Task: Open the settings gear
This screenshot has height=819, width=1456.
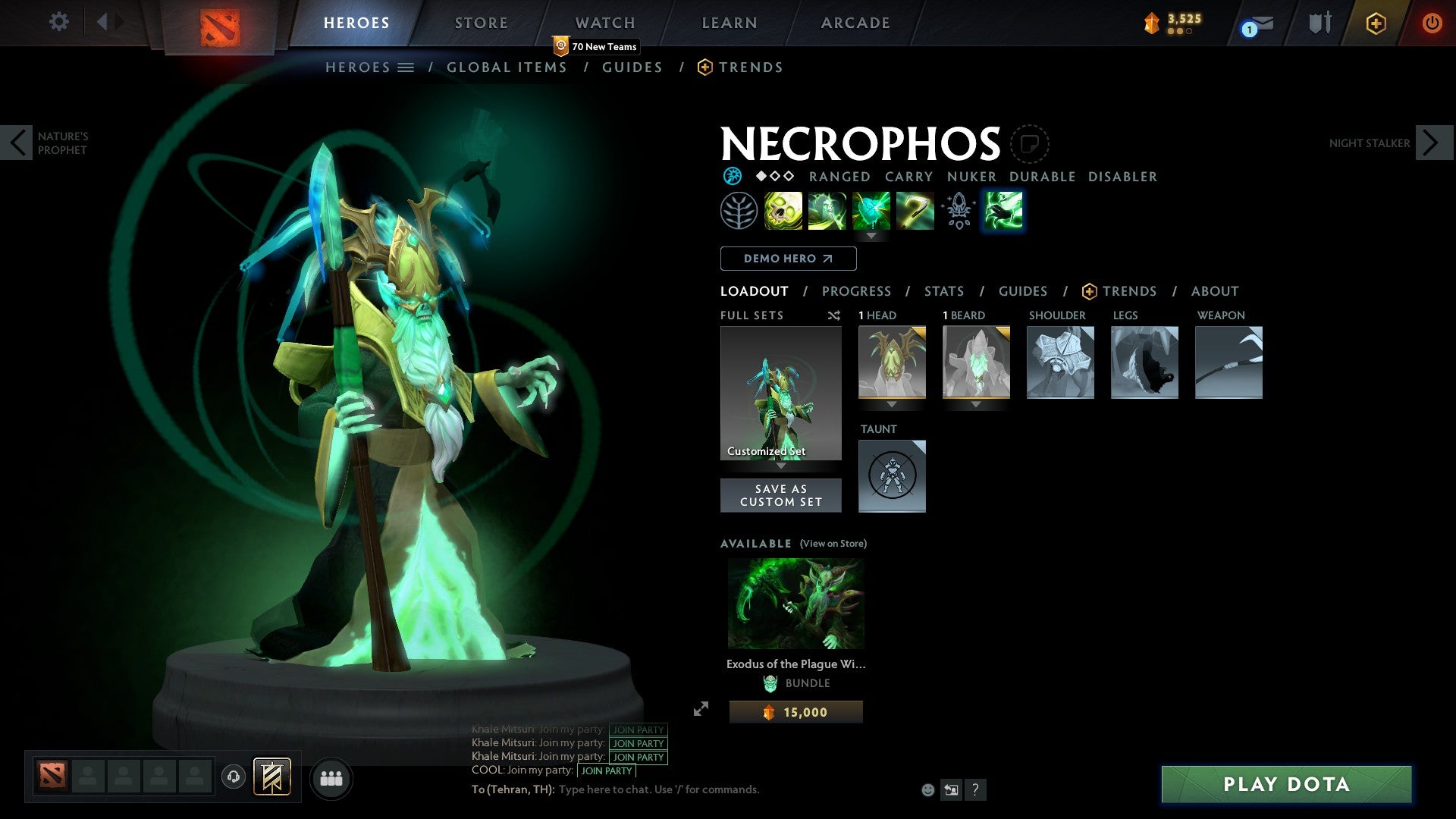Action: pyautogui.click(x=58, y=22)
